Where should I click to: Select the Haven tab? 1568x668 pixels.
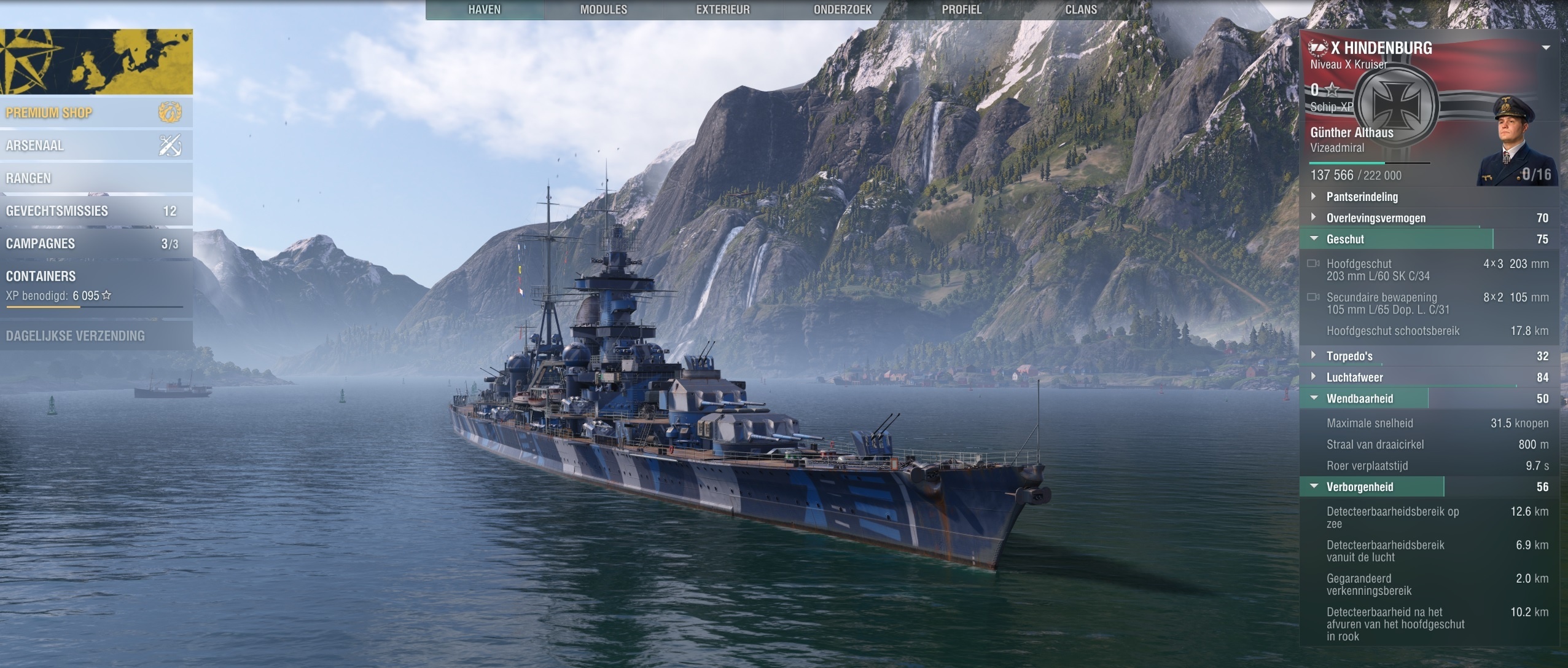484,10
